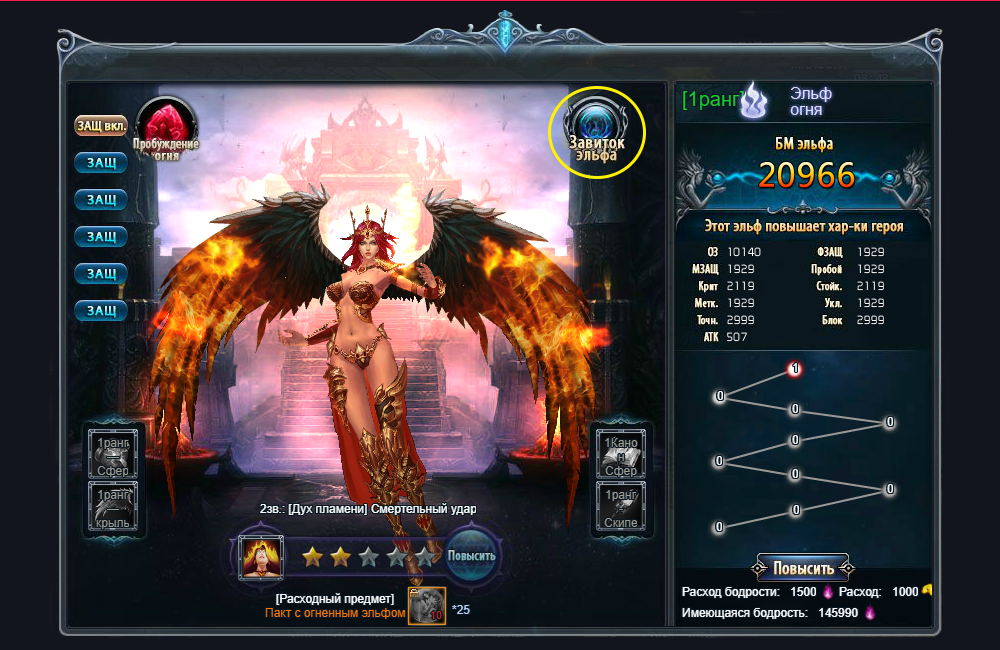Open the 1ранг Сфер equipment slot
The height and width of the screenshot is (650, 1000).
coord(113,454)
